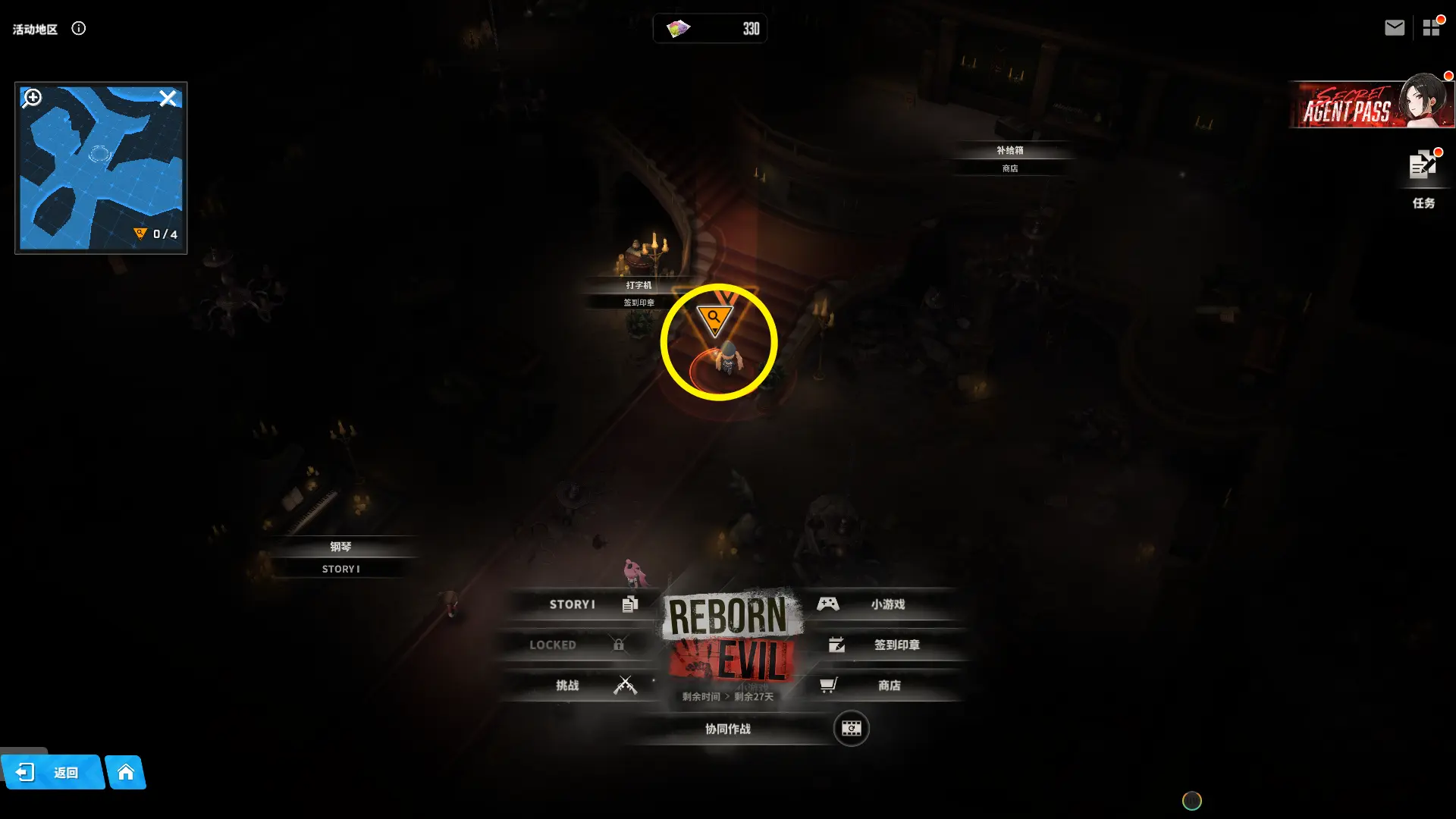Screen dimensions: 1456x819
Task: Click the 返回 back button
Action: 52,772
